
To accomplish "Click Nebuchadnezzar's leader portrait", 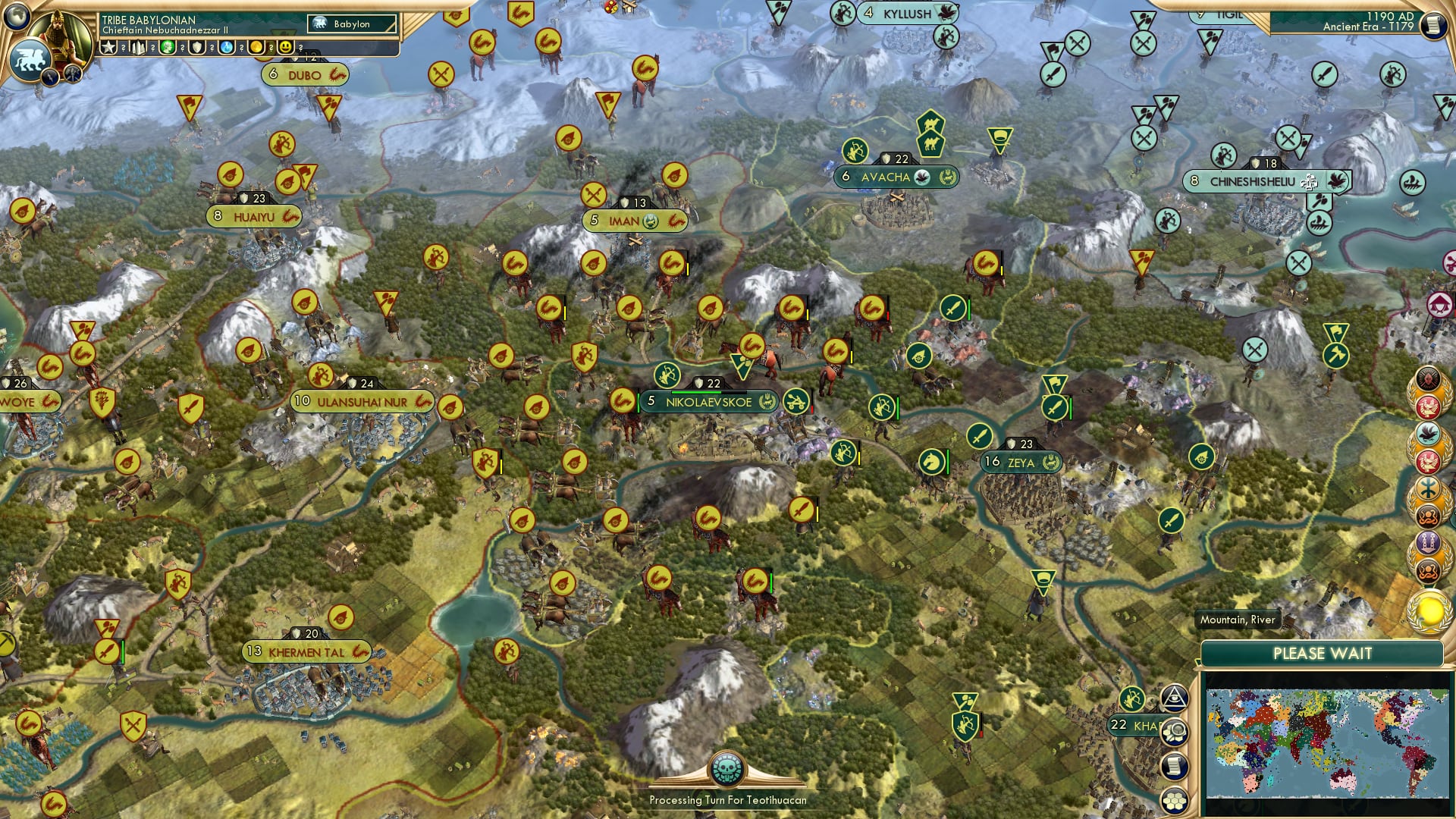I will coord(61,35).
